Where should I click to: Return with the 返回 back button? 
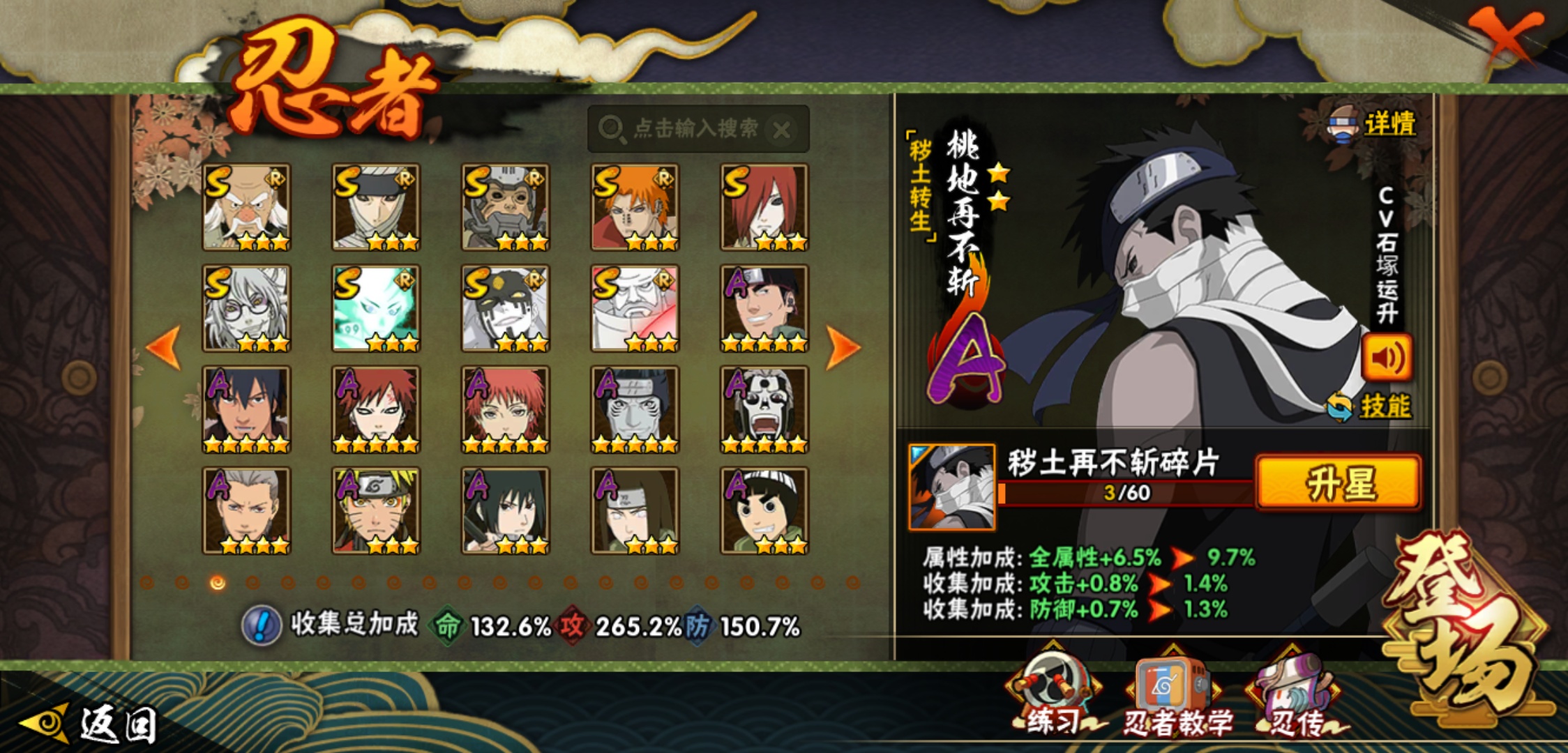click(91, 724)
